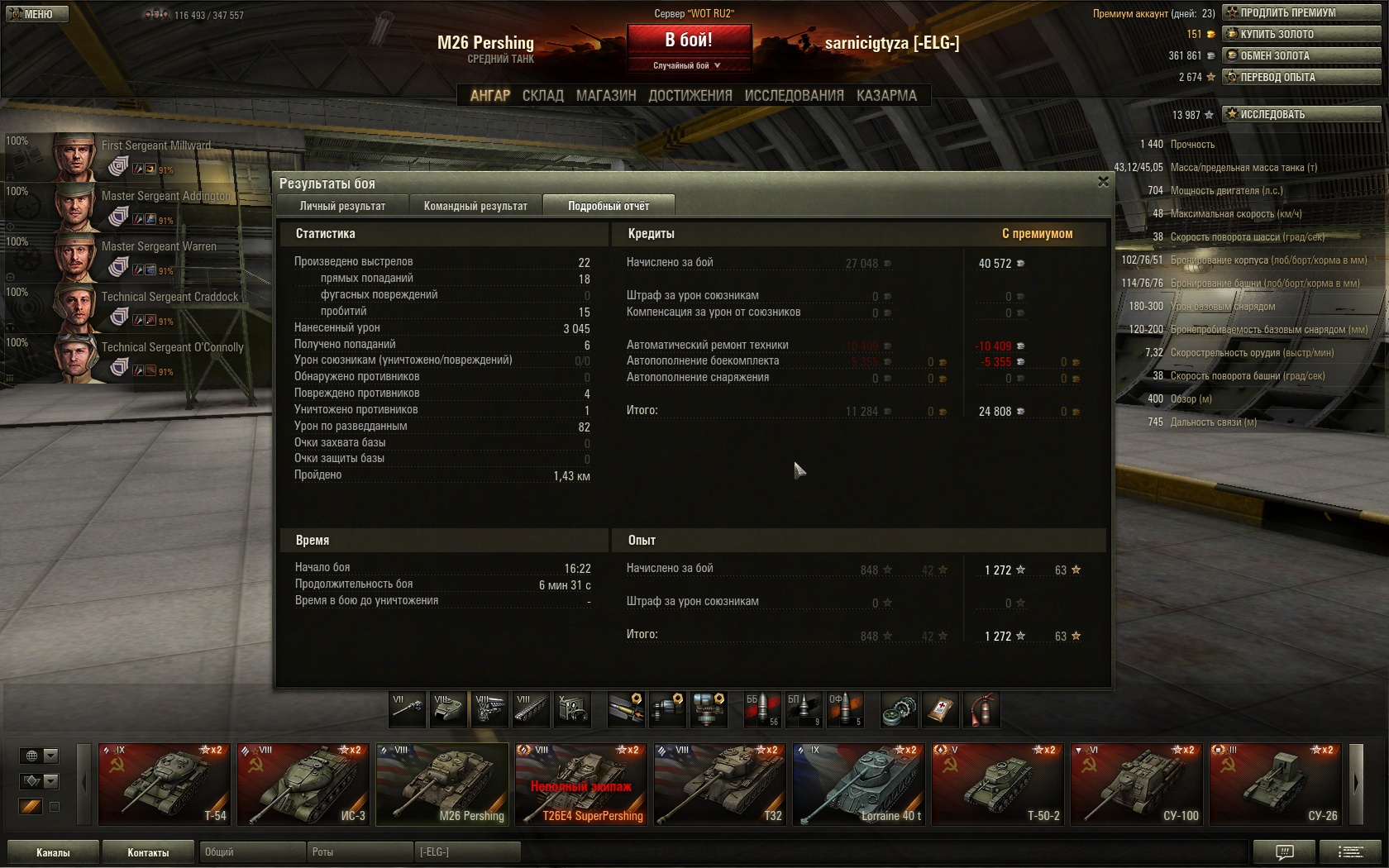Open the ИССЛЕДОВАНИЯ tech tree section
The height and width of the screenshot is (868, 1389).
point(794,96)
